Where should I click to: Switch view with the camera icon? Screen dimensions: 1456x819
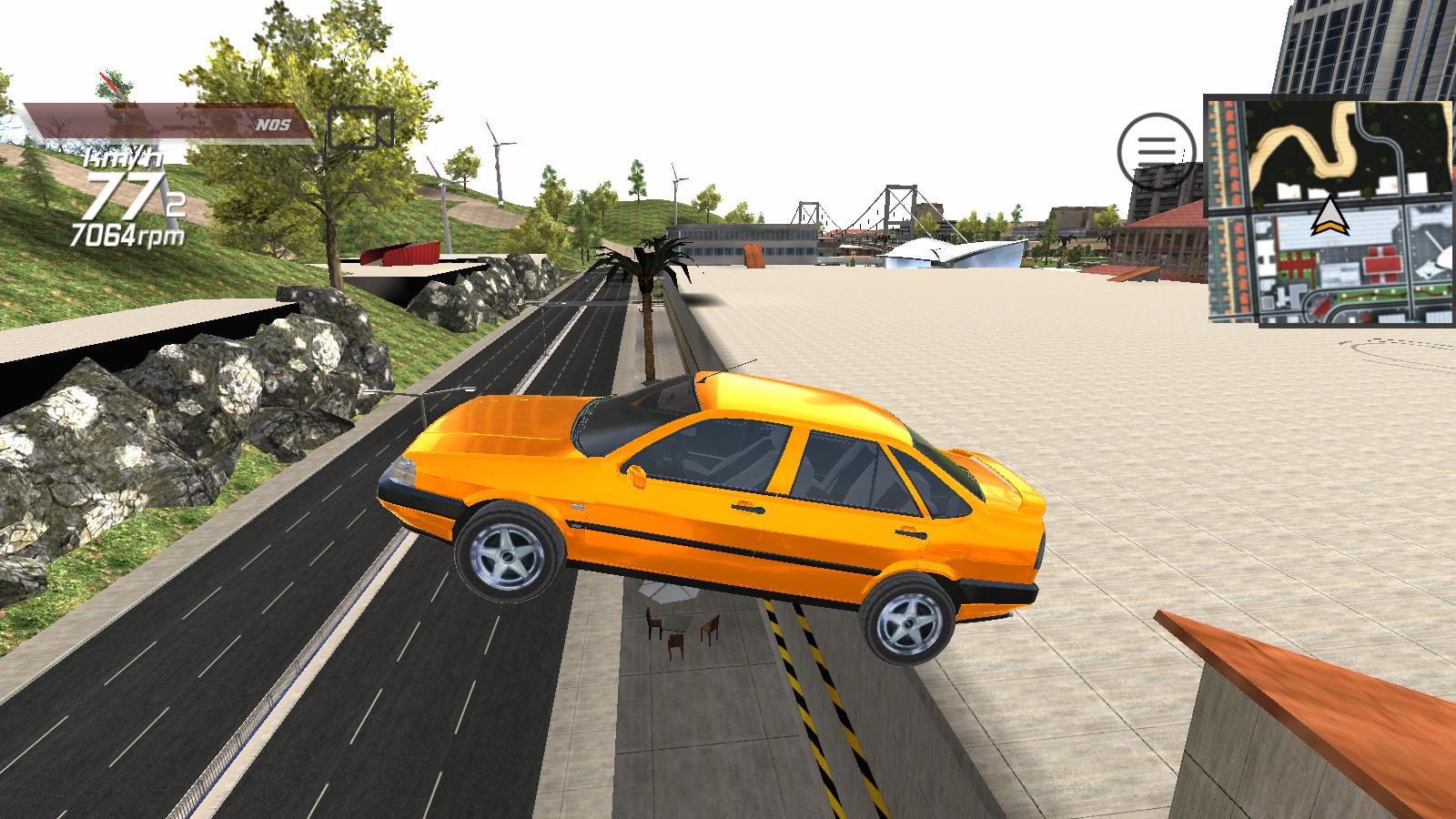(360, 127)
